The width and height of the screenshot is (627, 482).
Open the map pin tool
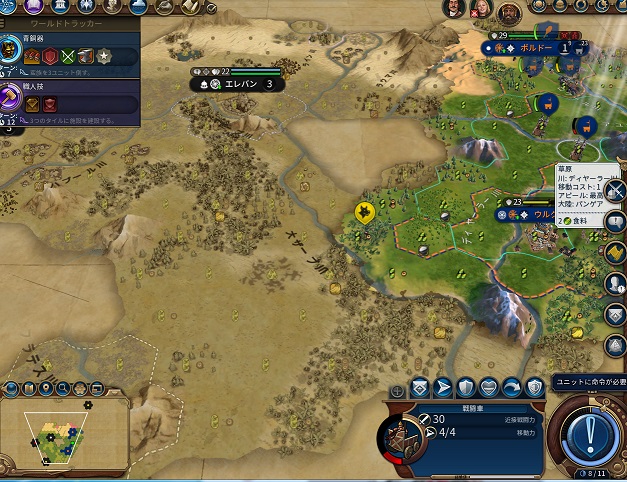click(x=47, y=386)
